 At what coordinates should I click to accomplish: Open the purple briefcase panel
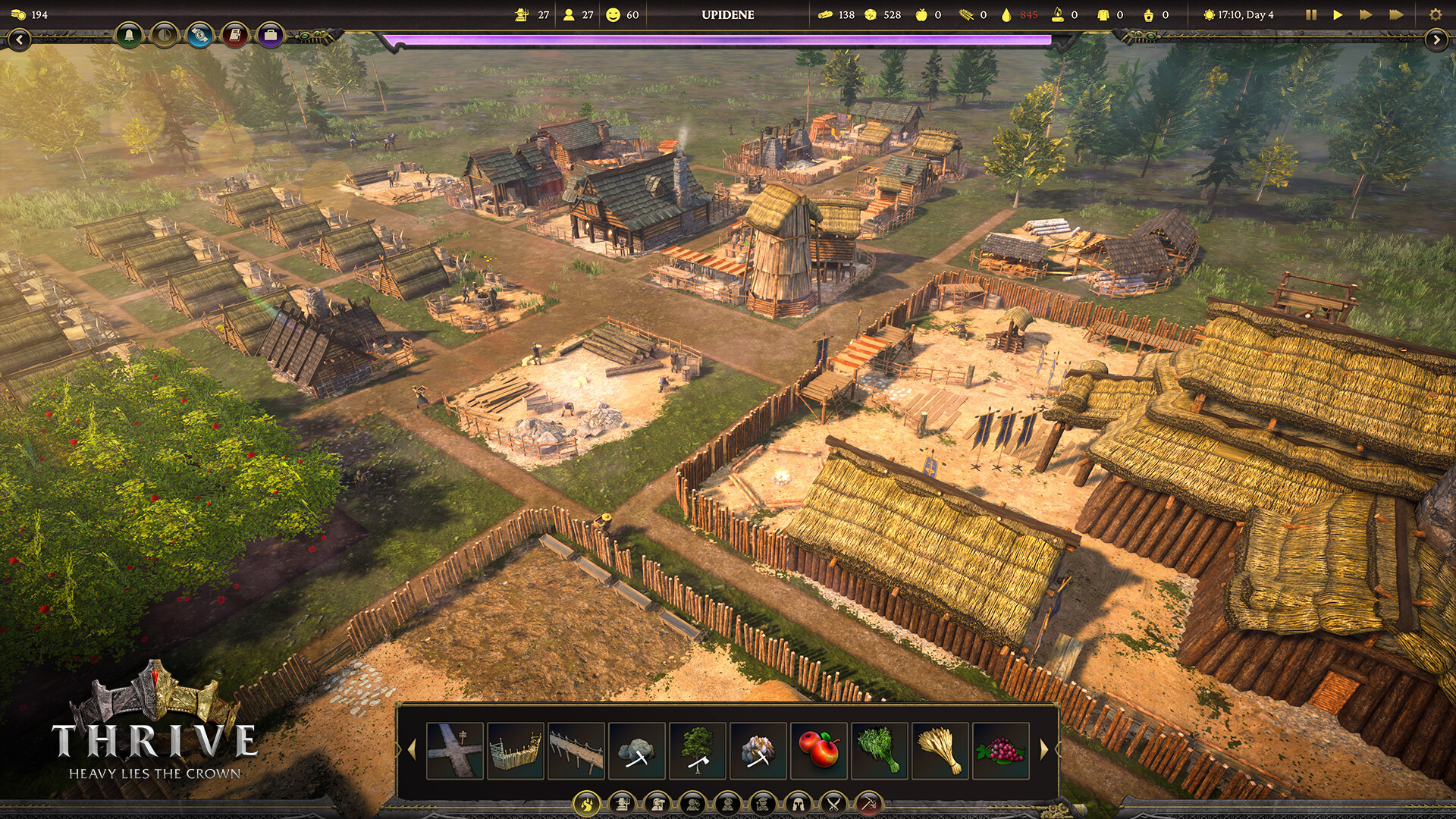tap(270, 35)
